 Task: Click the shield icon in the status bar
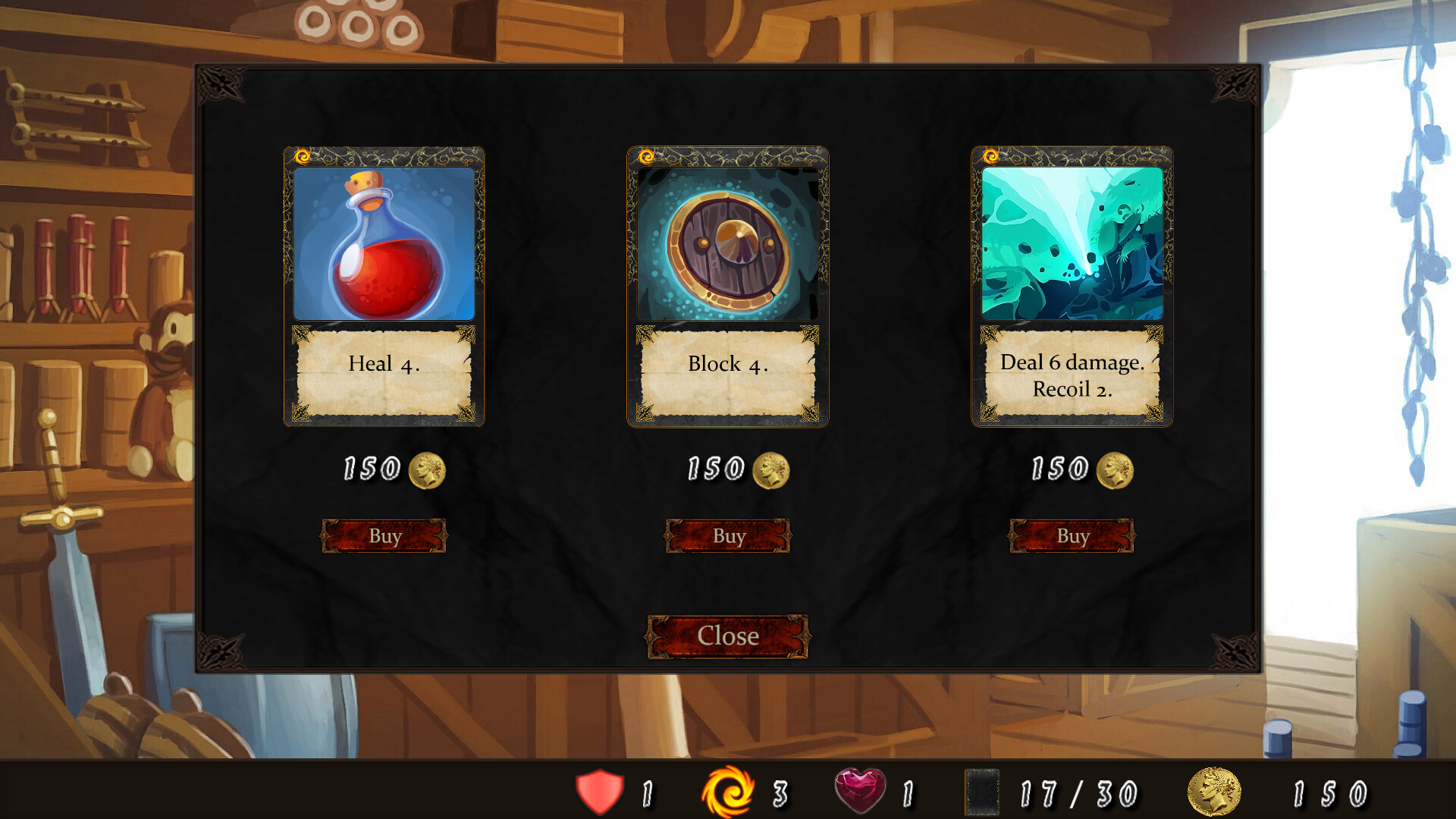tap(598, 793)
